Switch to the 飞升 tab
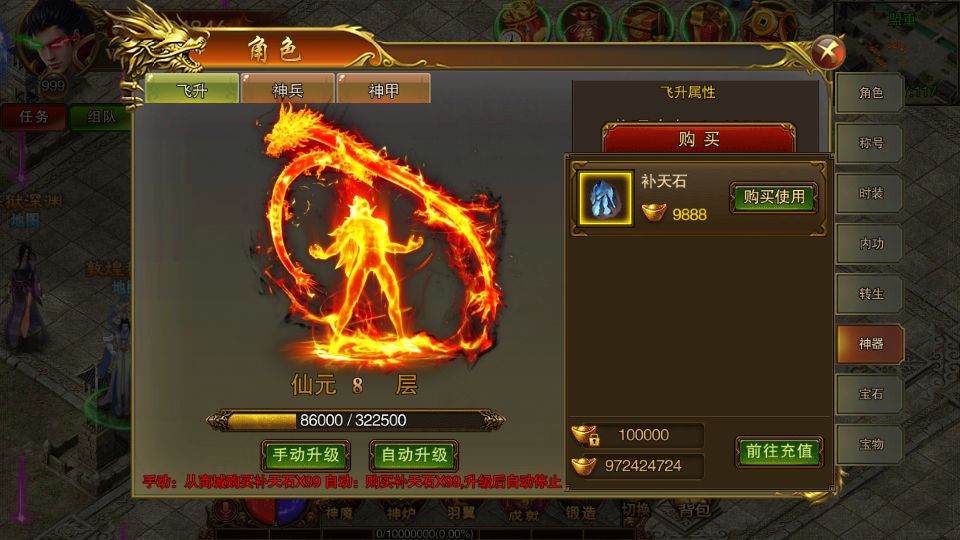The width and height of the screenshot is (960, 540). click(x=192, y=90)
